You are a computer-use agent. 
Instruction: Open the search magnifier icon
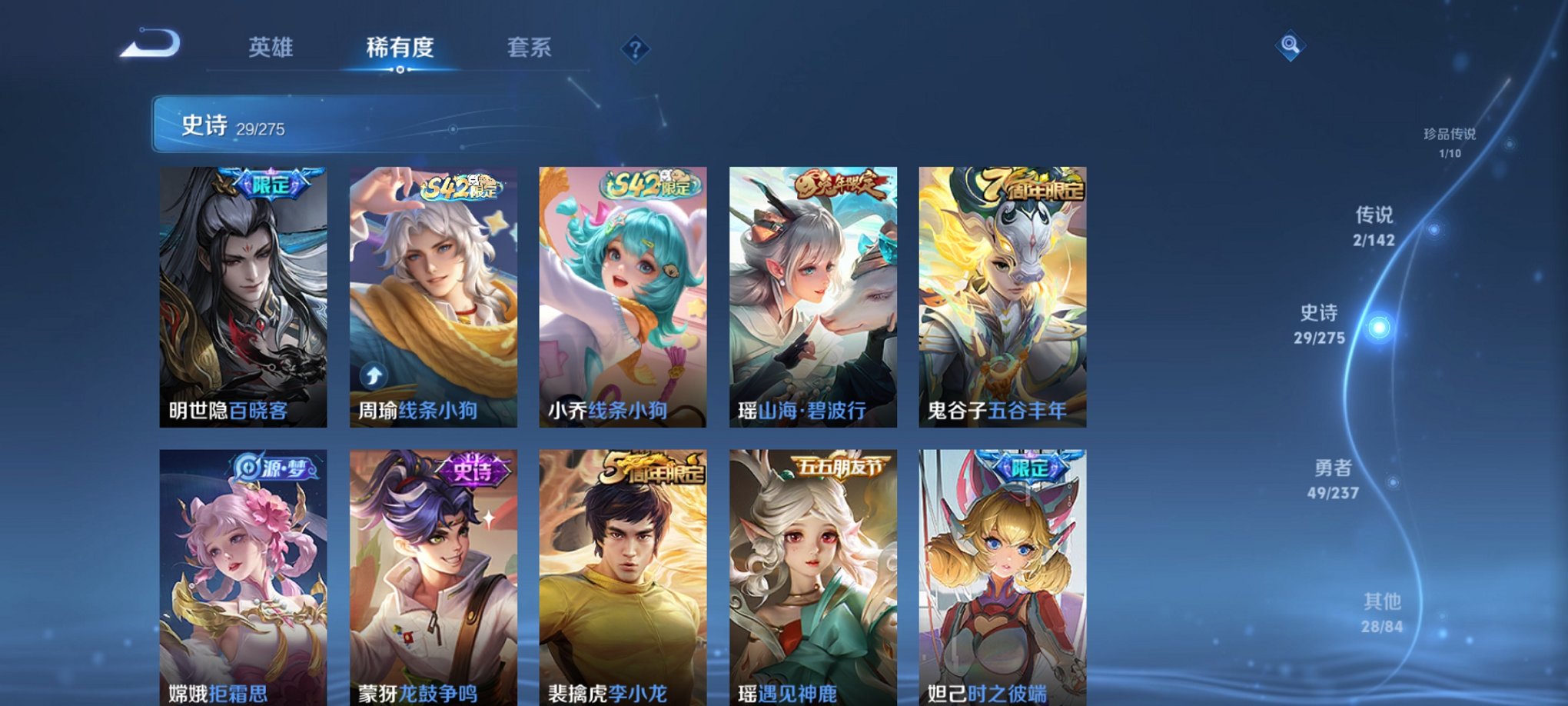point(1291,46)
